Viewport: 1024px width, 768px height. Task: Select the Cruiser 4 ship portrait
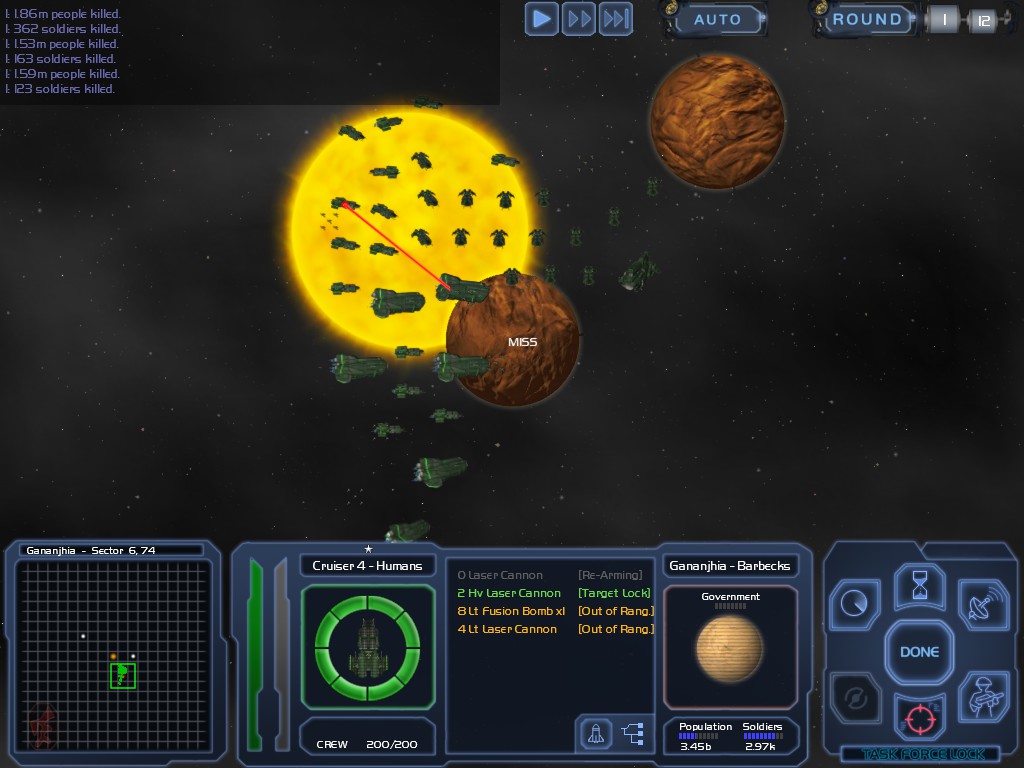pyautogui.click(x=368, y=648)
